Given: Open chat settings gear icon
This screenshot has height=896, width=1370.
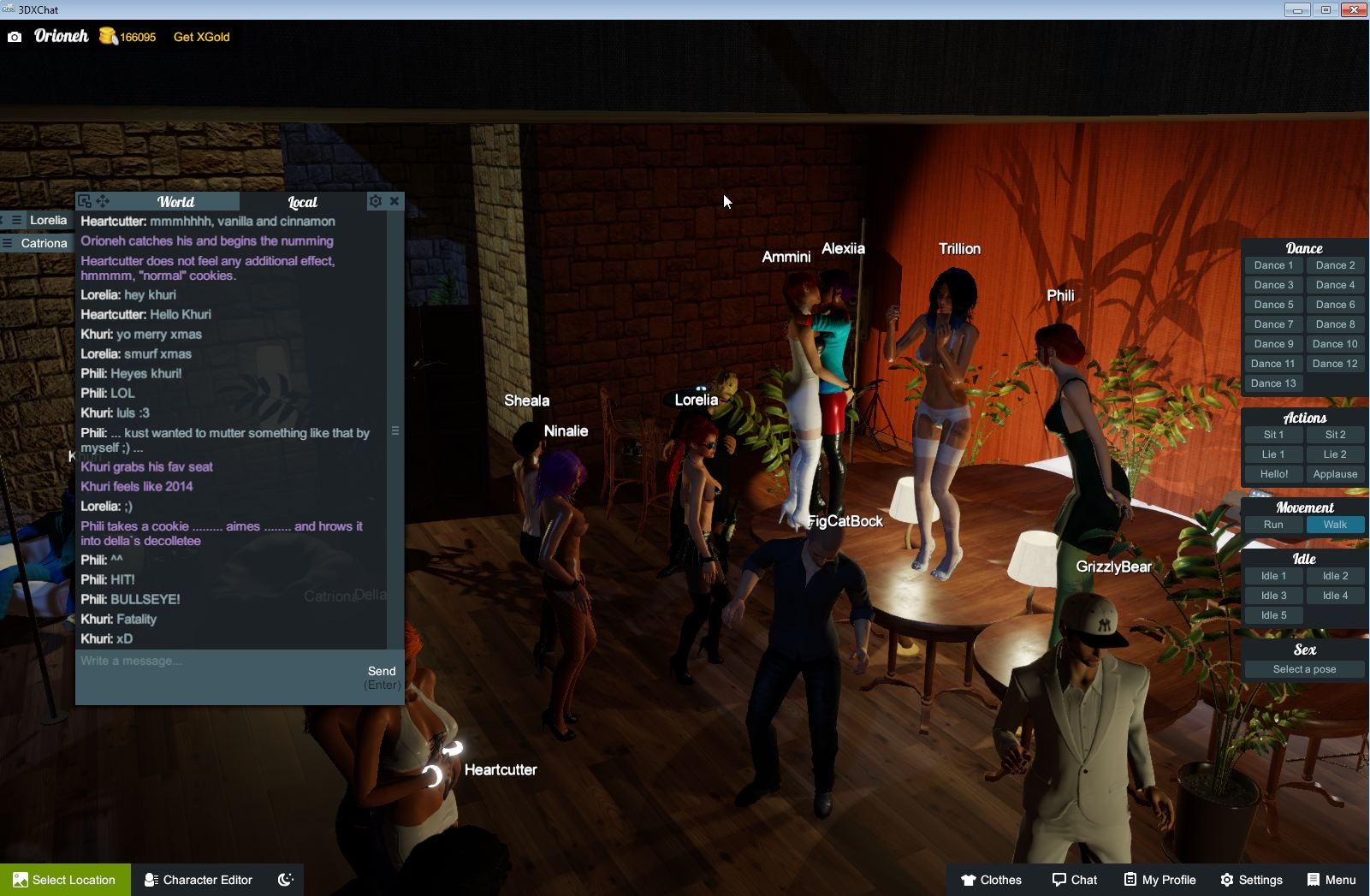Looking at the screenshot, I should (375, 201).
